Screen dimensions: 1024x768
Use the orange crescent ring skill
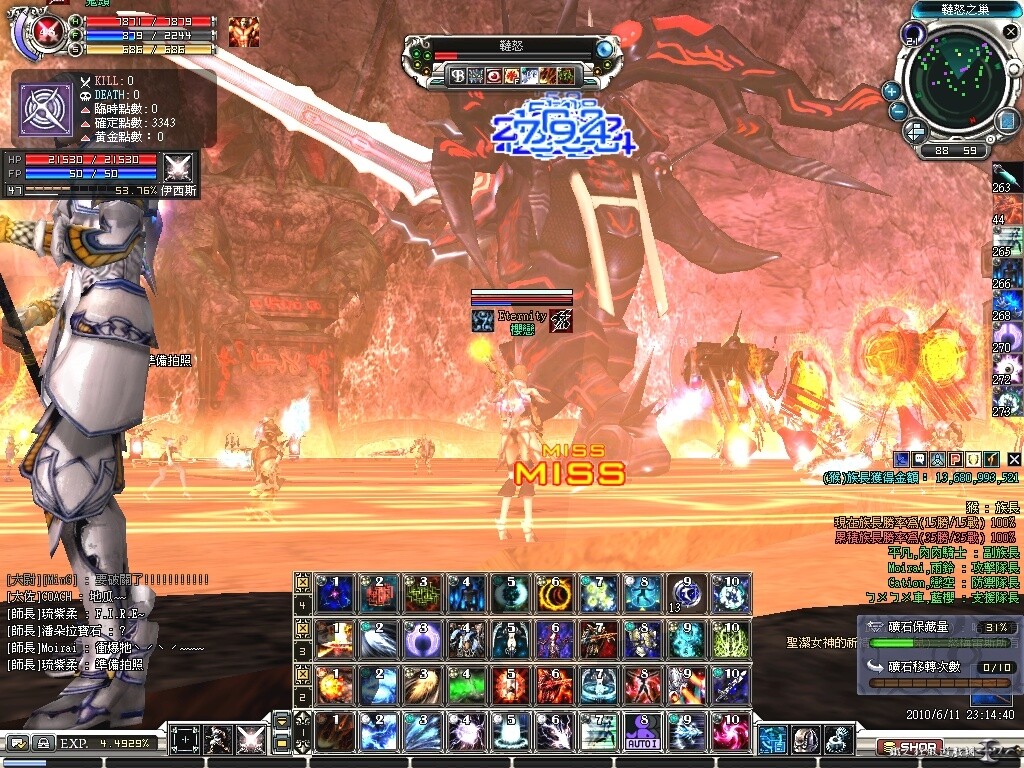554,593
